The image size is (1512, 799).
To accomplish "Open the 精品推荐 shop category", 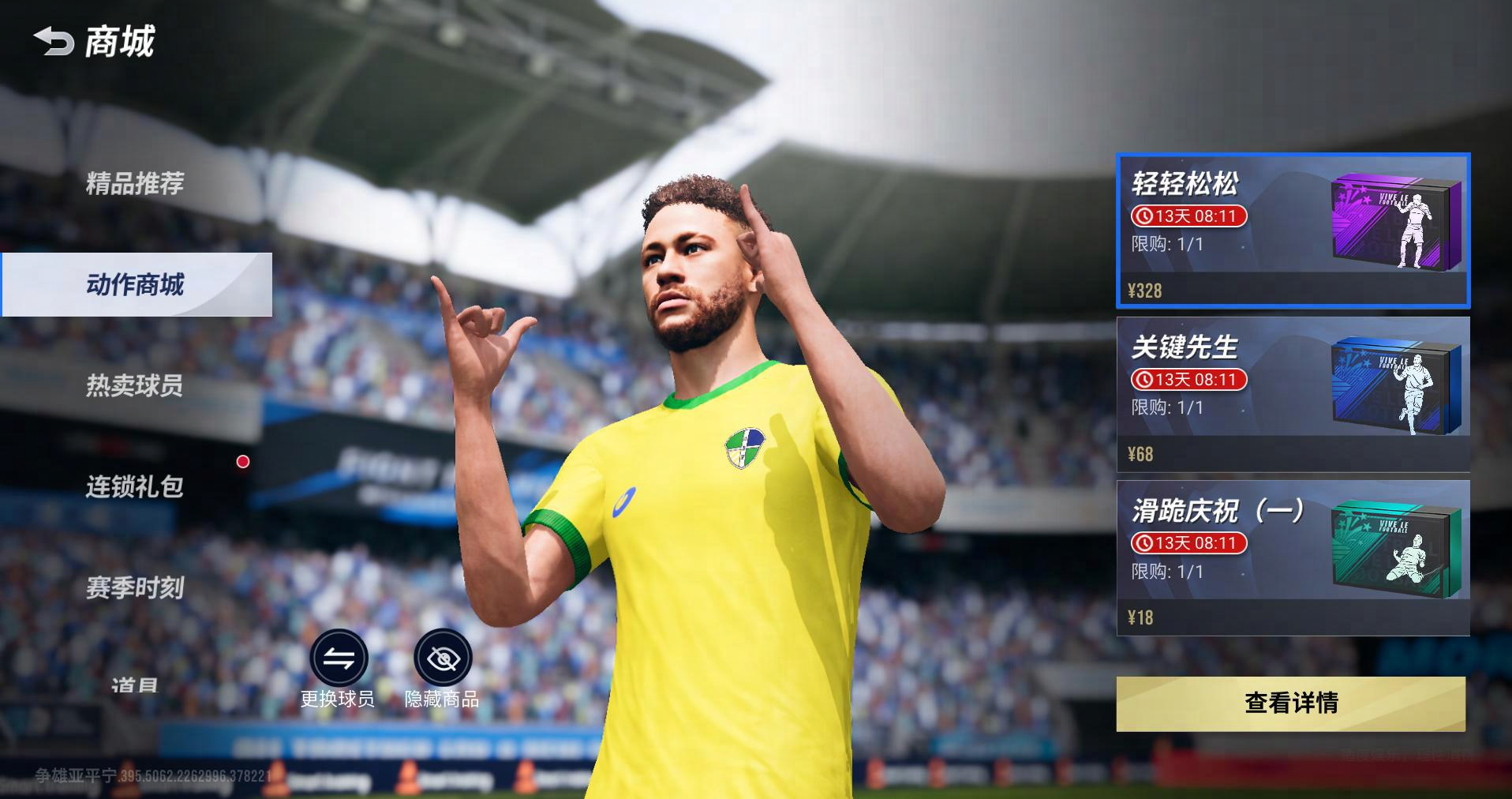I will pyautogui.click(x=135, y=183).
